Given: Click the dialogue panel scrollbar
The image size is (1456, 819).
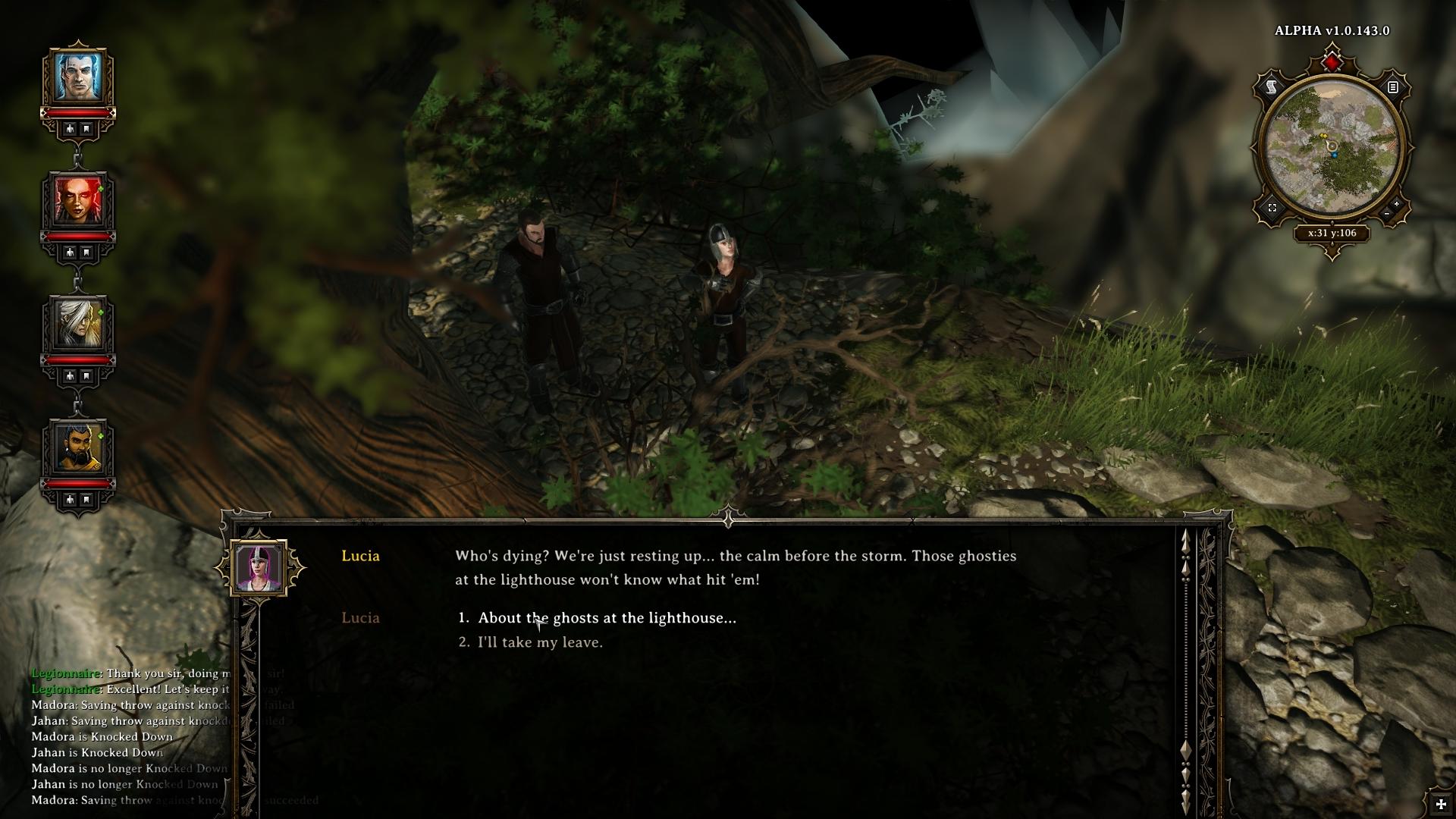Looking at the screenshot, I should (x=1186, y=667).
